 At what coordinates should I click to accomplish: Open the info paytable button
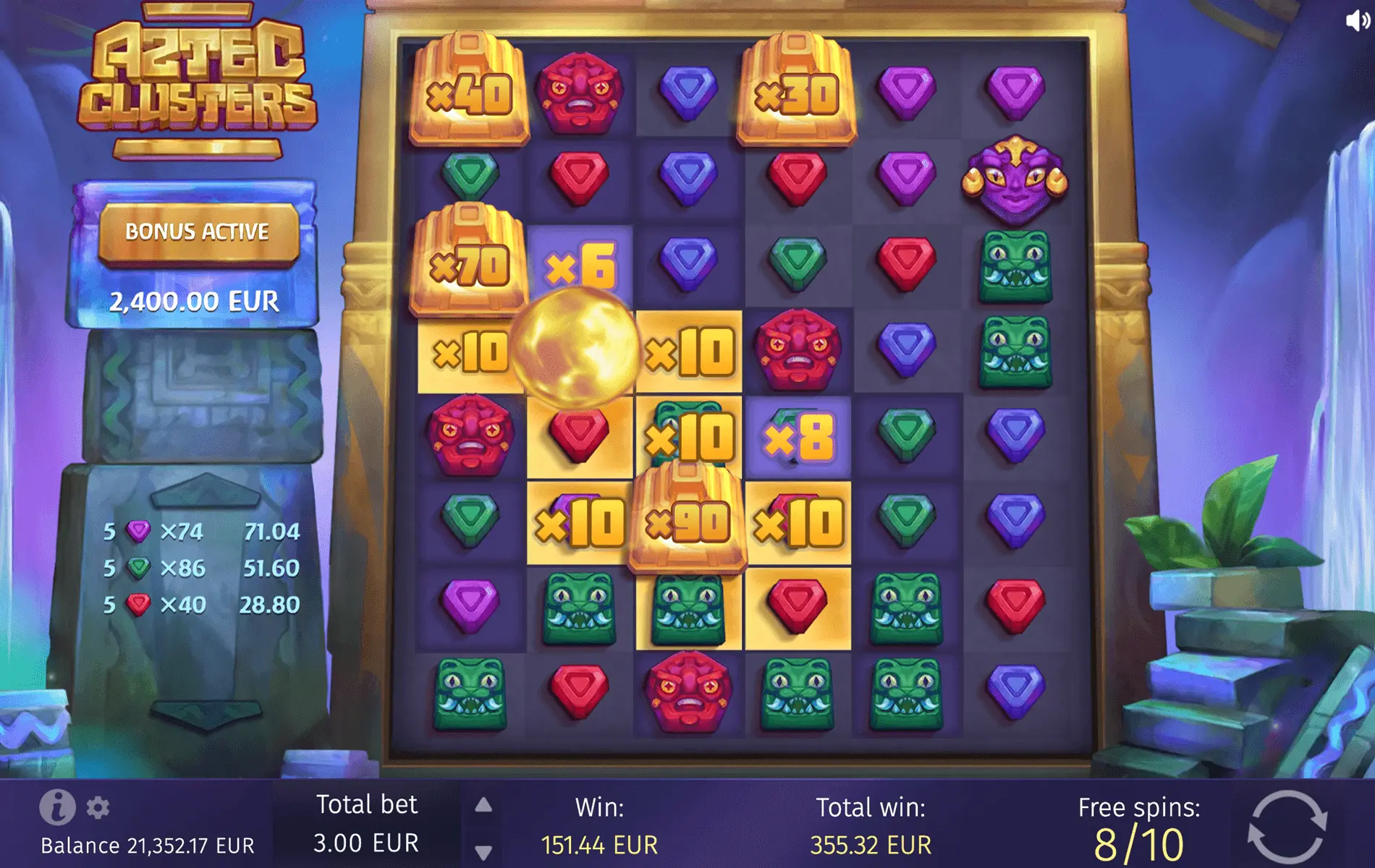(57, 807)
